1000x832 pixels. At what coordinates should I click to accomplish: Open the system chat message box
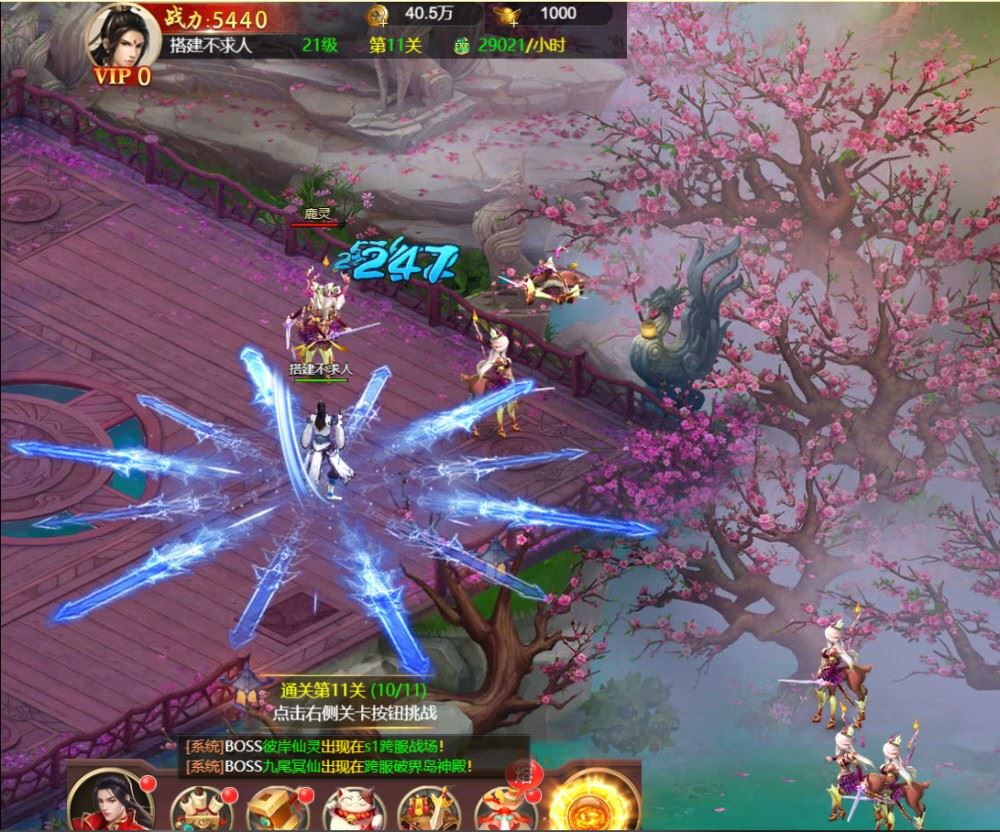[x=328, y=755]
